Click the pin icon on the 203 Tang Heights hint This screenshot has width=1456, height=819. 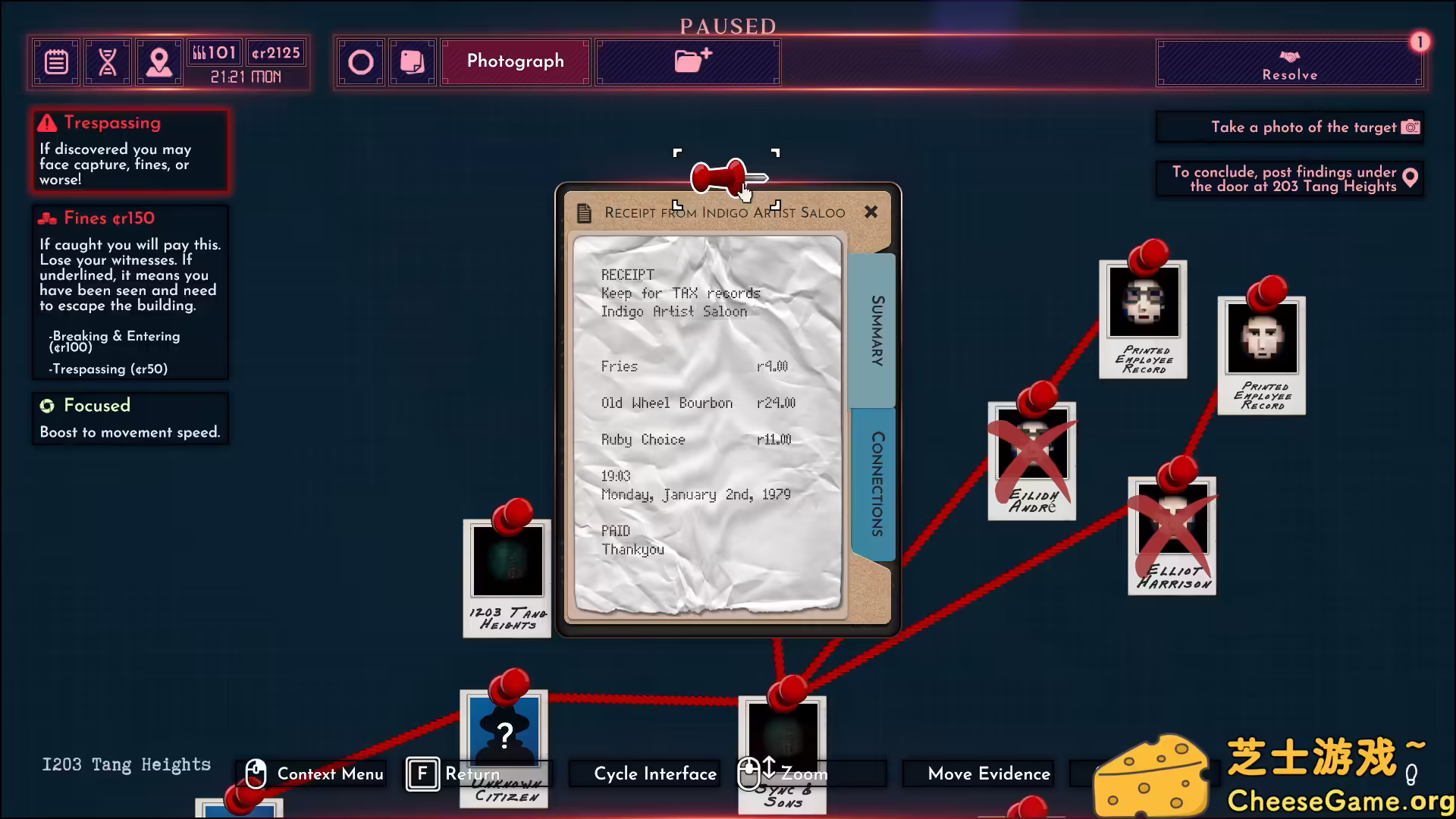click(x=1410, y=178)
